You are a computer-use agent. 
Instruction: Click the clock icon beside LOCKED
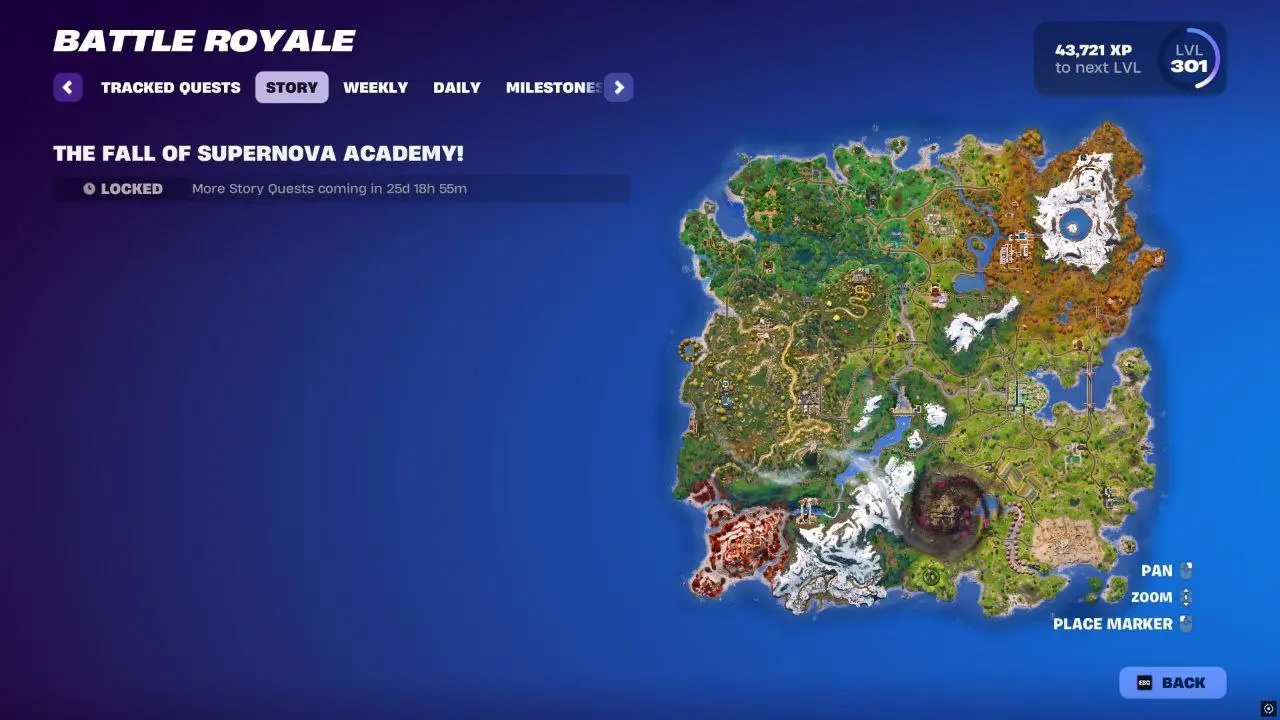(91, 188)
